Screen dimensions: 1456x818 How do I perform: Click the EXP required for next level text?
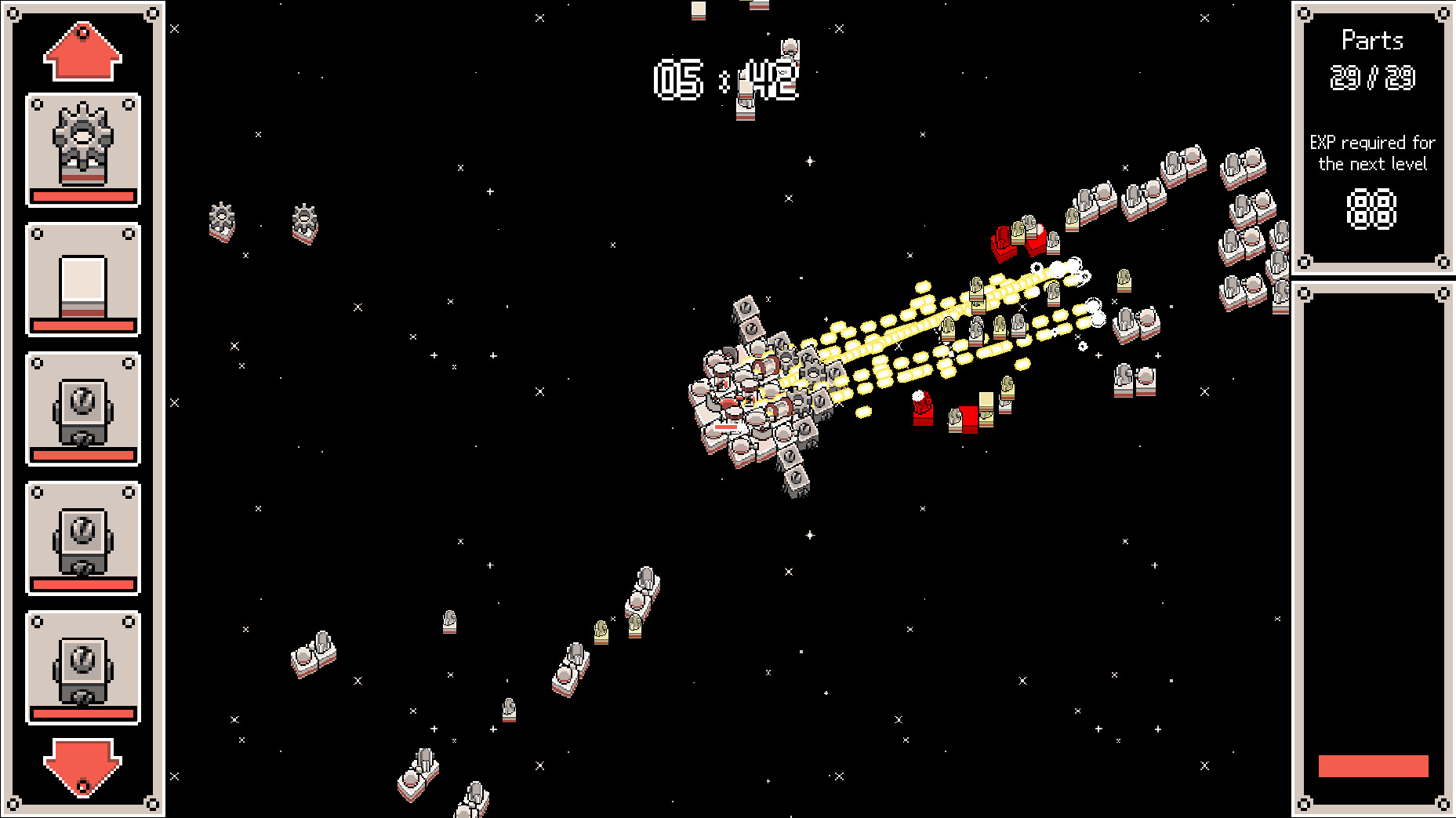tap(1374, 154)
